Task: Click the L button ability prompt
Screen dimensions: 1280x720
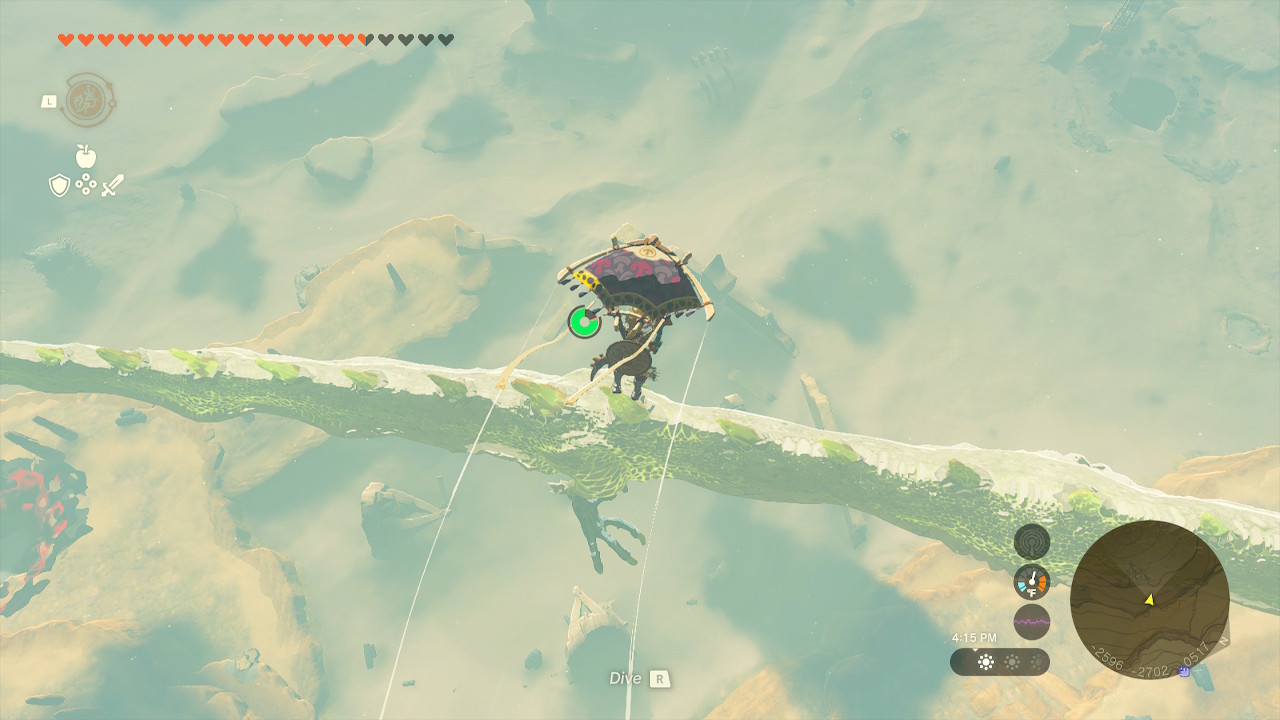Action: tap(49, 101)
